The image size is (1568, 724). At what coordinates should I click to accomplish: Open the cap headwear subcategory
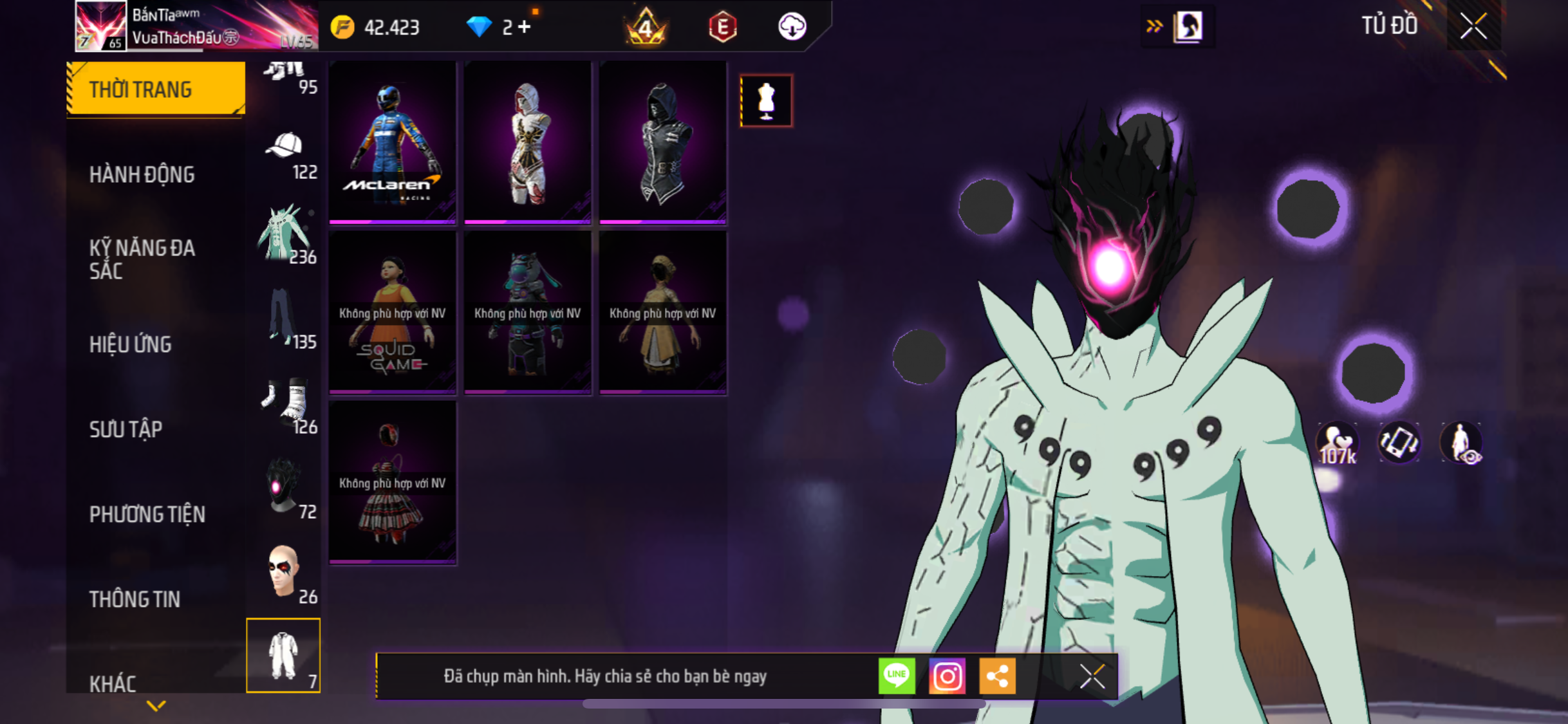[285, 154]
